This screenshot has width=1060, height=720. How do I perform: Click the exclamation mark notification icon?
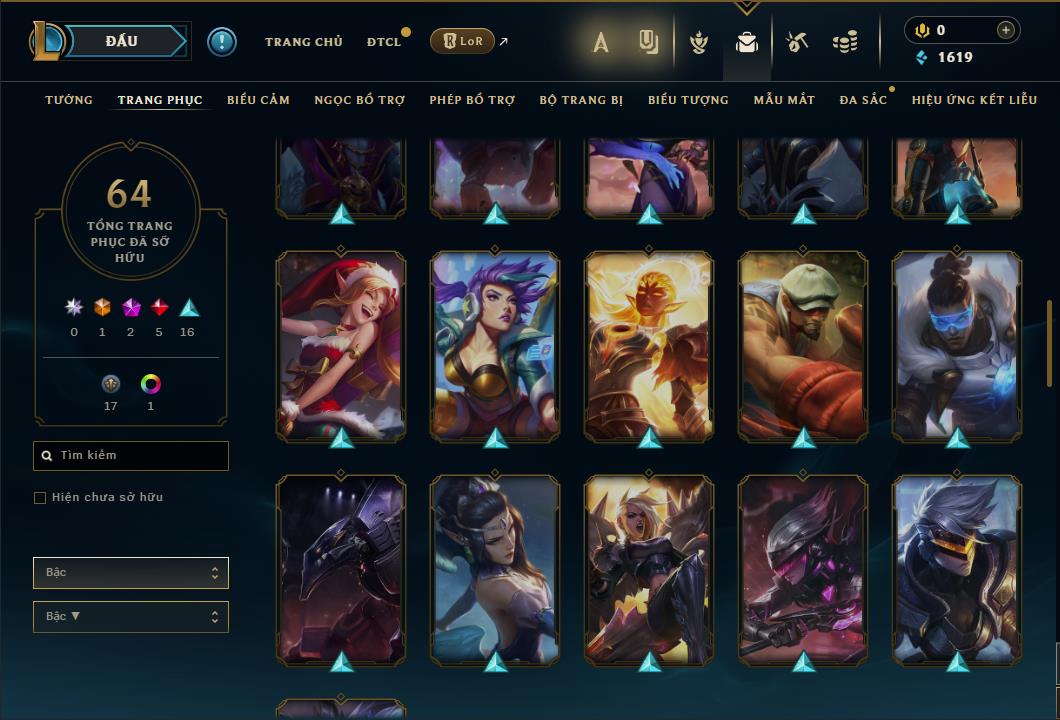point(221,41)
